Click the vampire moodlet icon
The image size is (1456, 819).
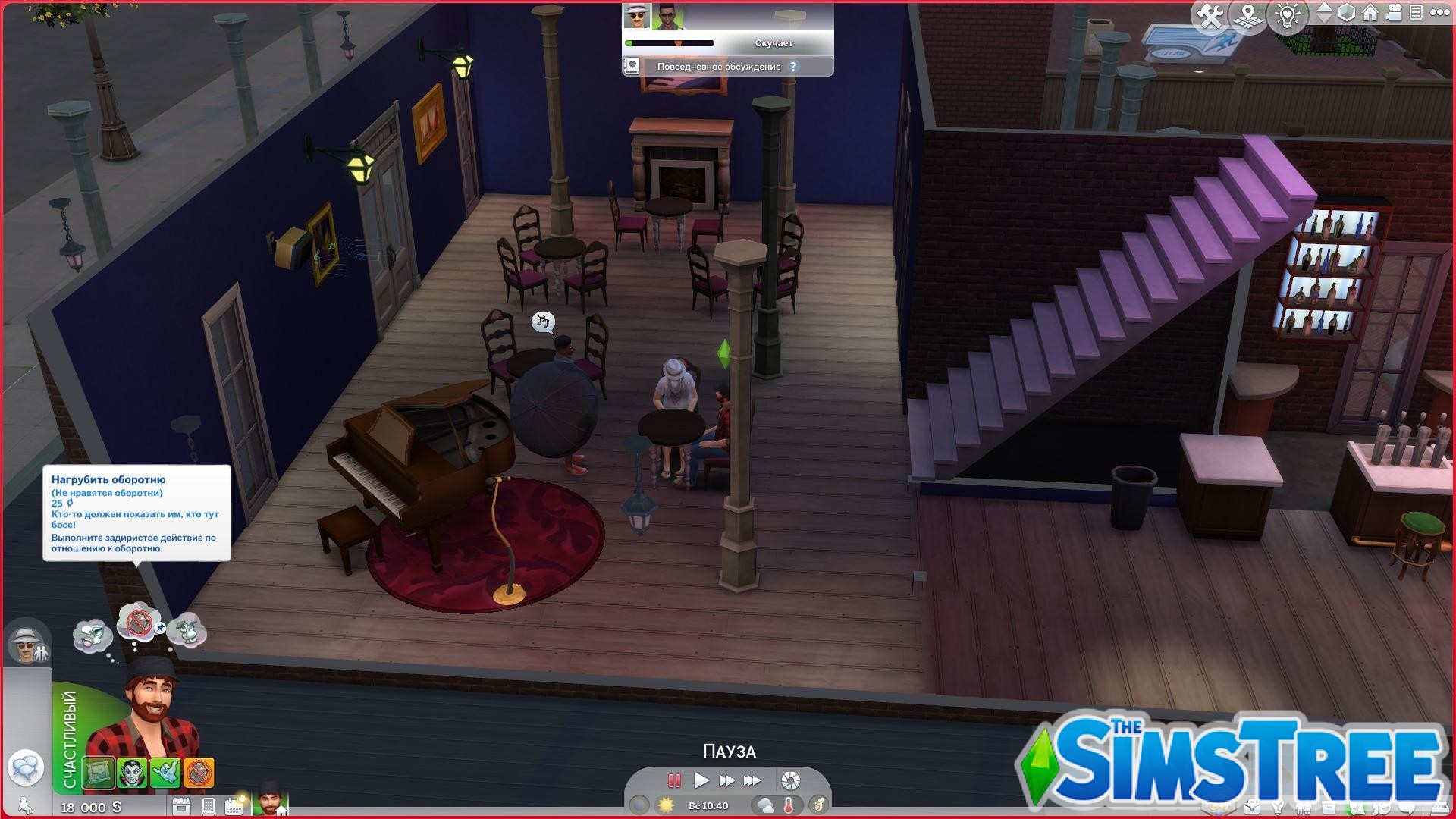tap(132, 770)
